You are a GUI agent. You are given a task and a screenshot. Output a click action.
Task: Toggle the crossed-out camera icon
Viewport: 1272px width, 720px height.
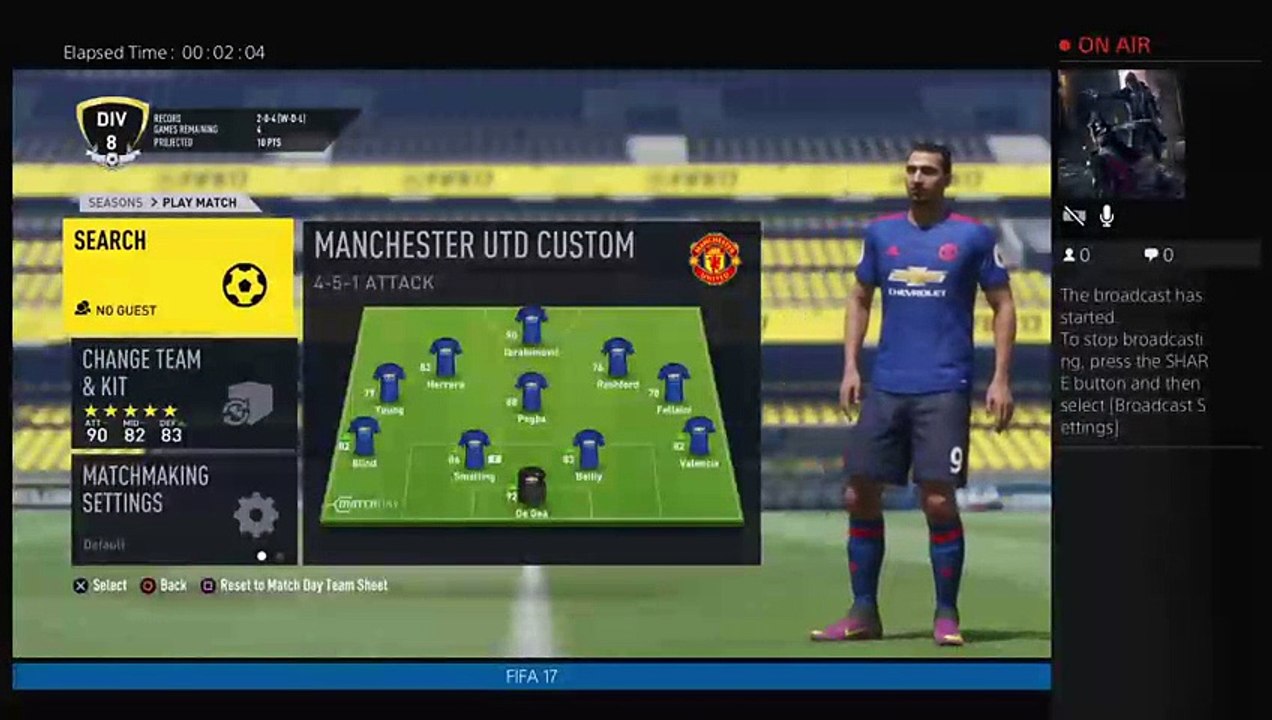point(1075,215)
